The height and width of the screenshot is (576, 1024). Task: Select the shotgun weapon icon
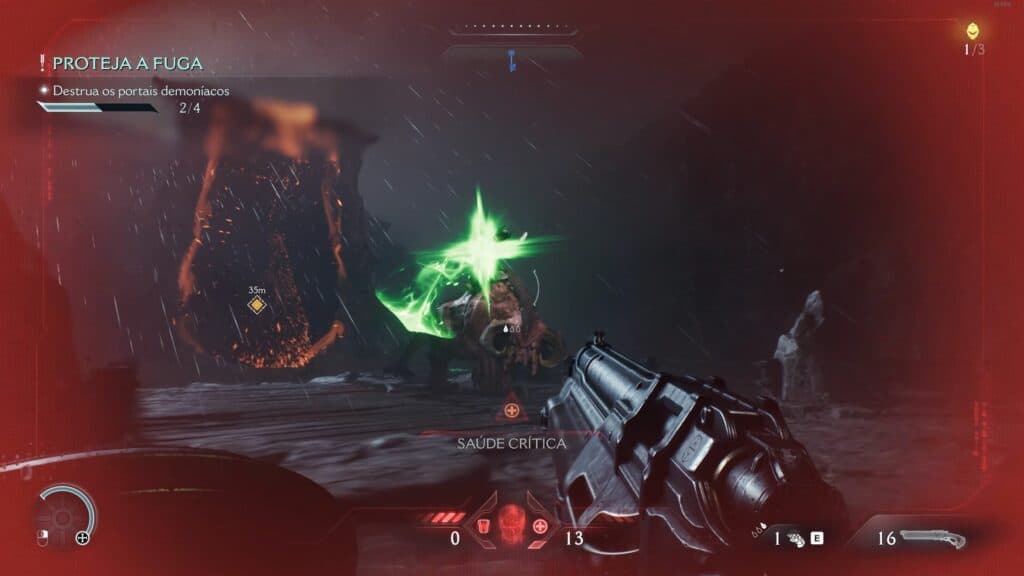[x=932, y=539]
